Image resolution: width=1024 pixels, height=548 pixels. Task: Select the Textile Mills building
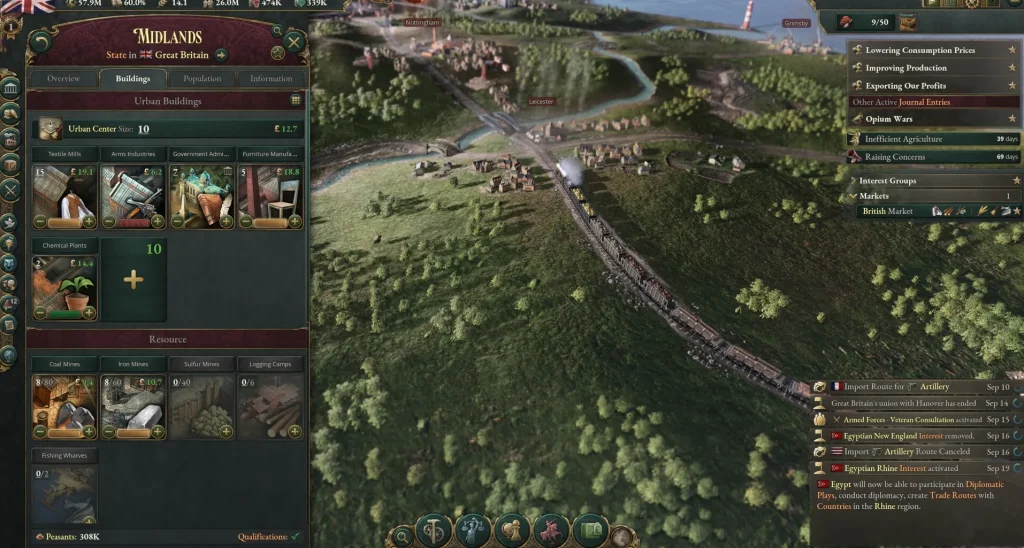pyautogui.click(x=65, y=195)
